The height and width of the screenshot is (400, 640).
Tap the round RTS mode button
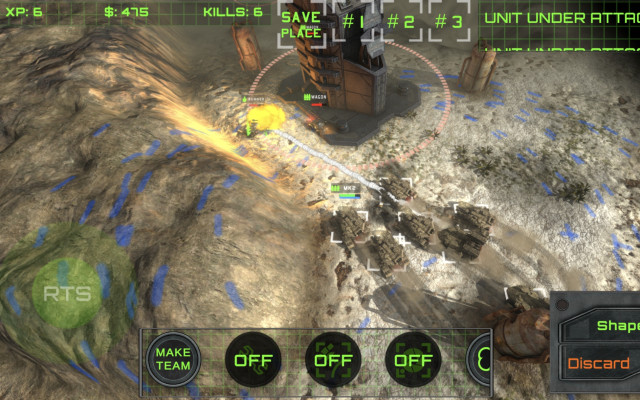click(x=67, y=294)
